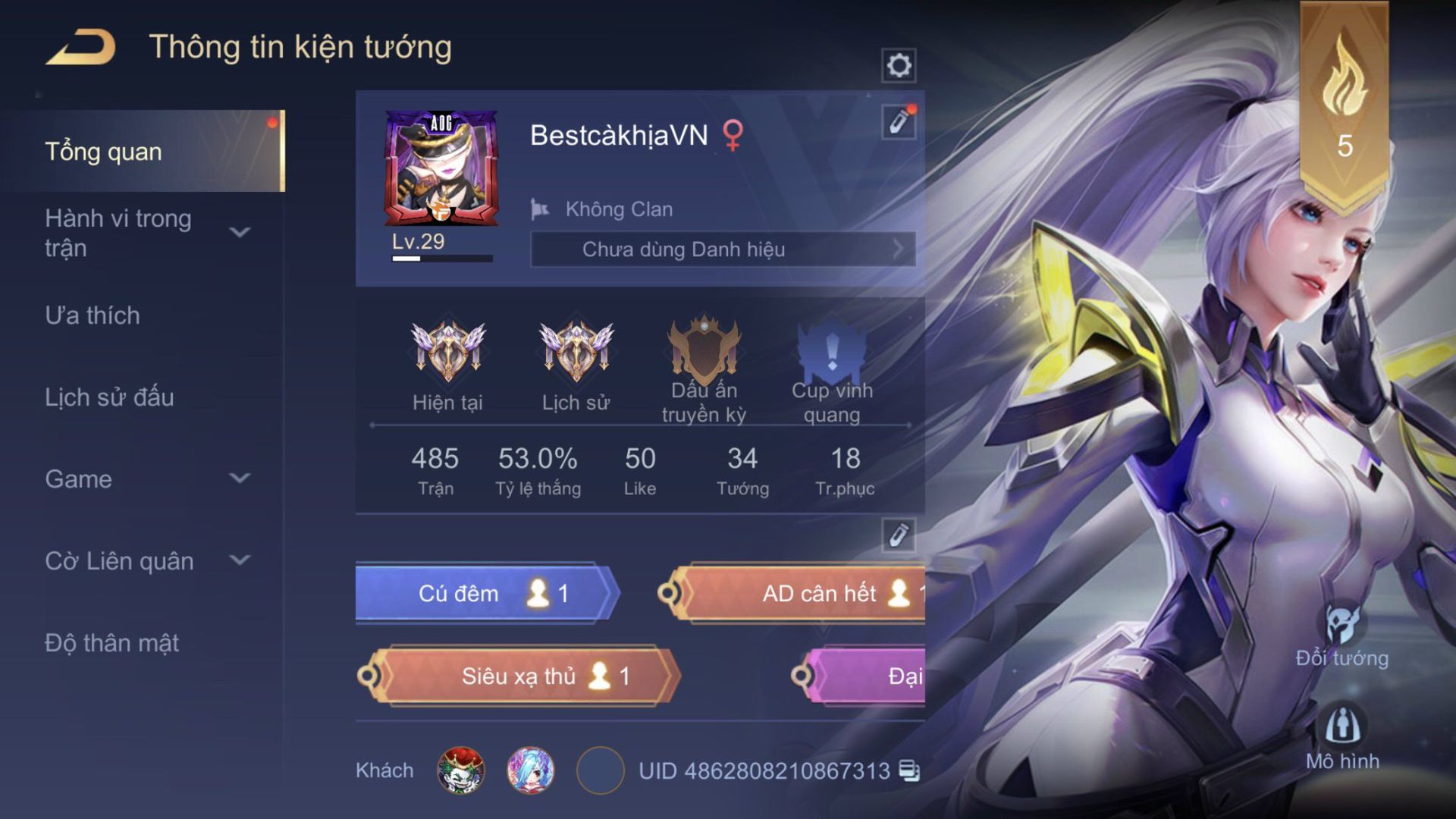Expand the Game section
This screenshot has height=819, width=1456.
click(240, 479)
